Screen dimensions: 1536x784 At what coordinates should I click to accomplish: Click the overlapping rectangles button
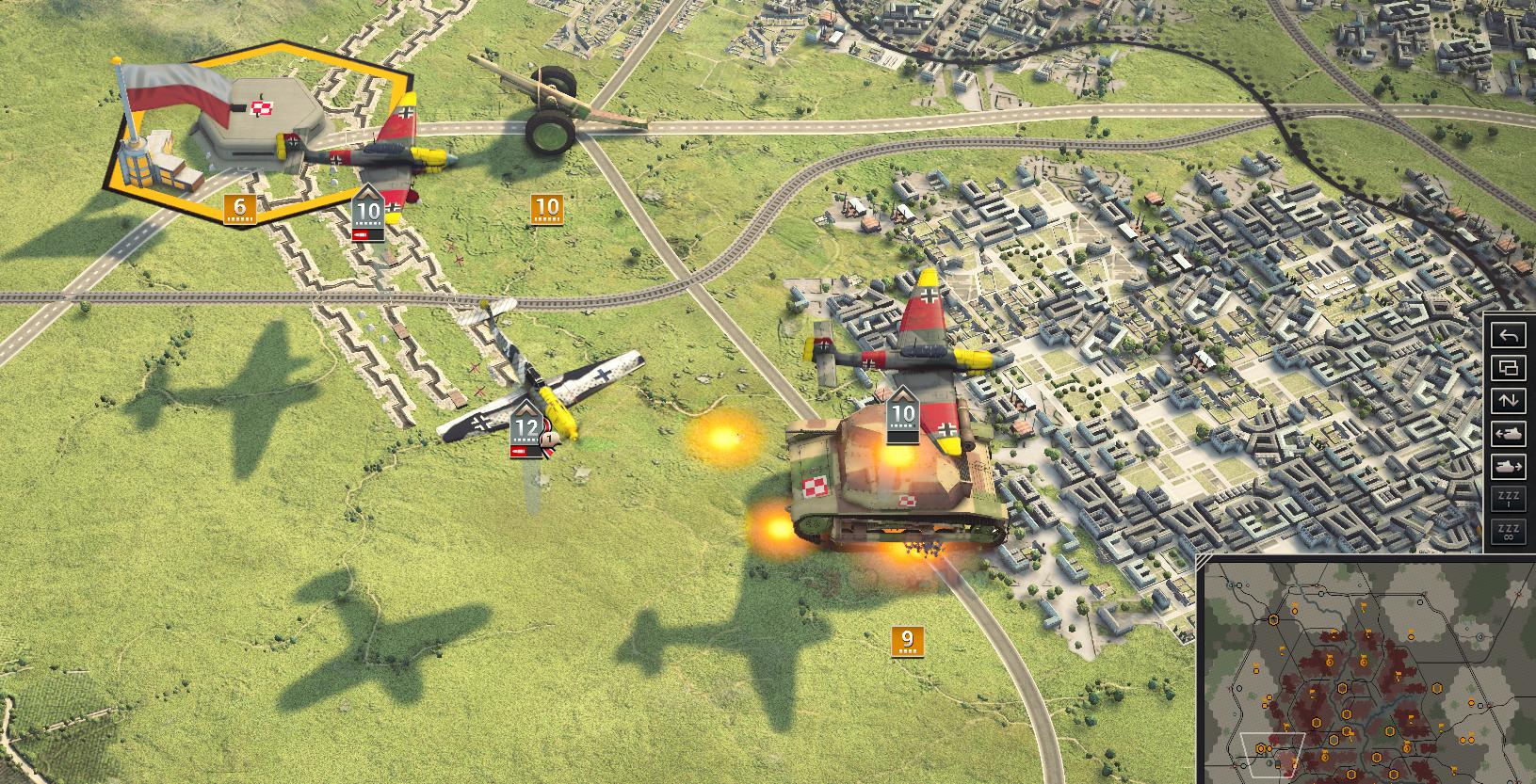(x=1510, y=368)
